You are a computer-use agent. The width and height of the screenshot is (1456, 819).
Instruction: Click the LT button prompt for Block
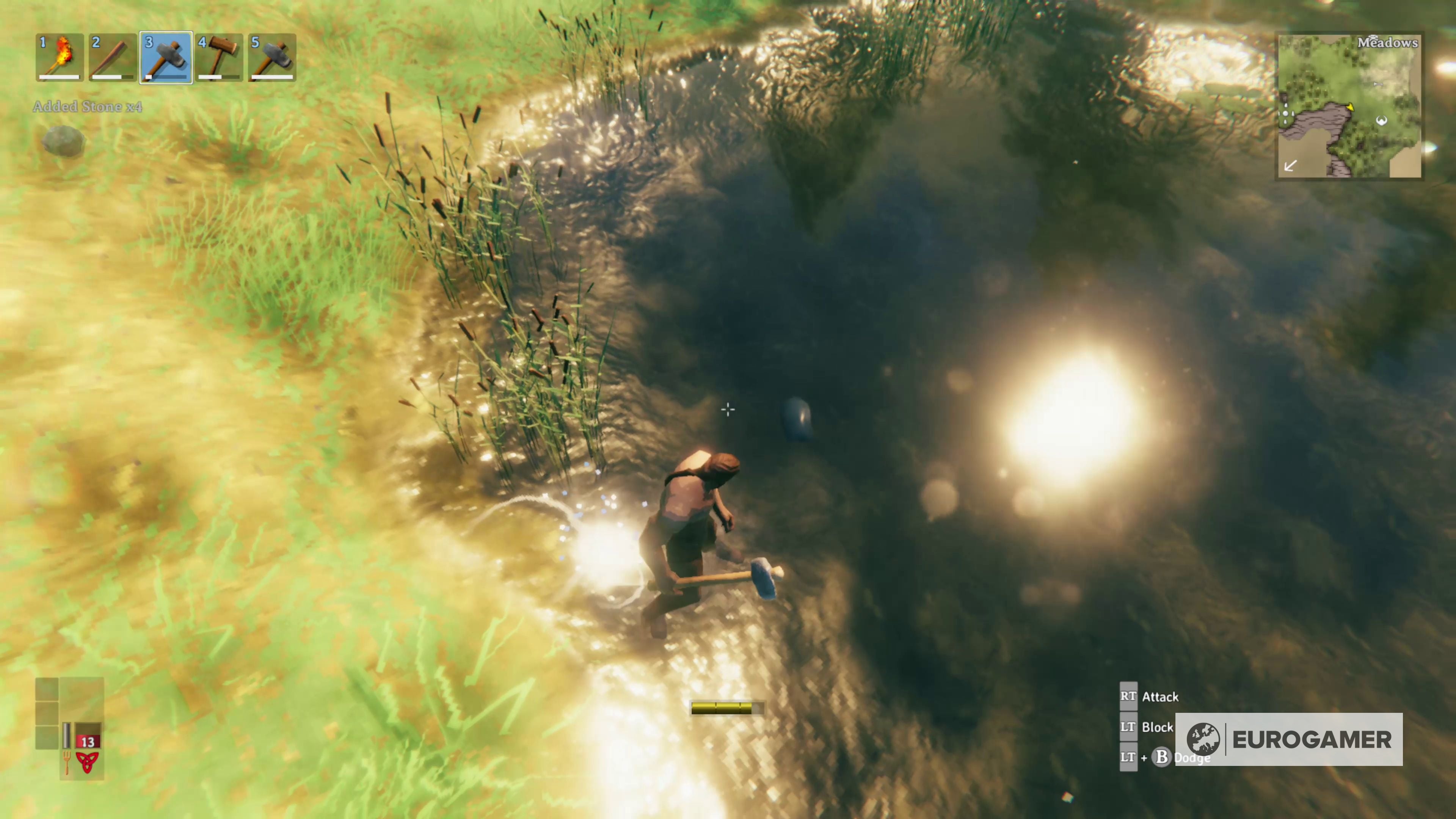pos(1128,728)
